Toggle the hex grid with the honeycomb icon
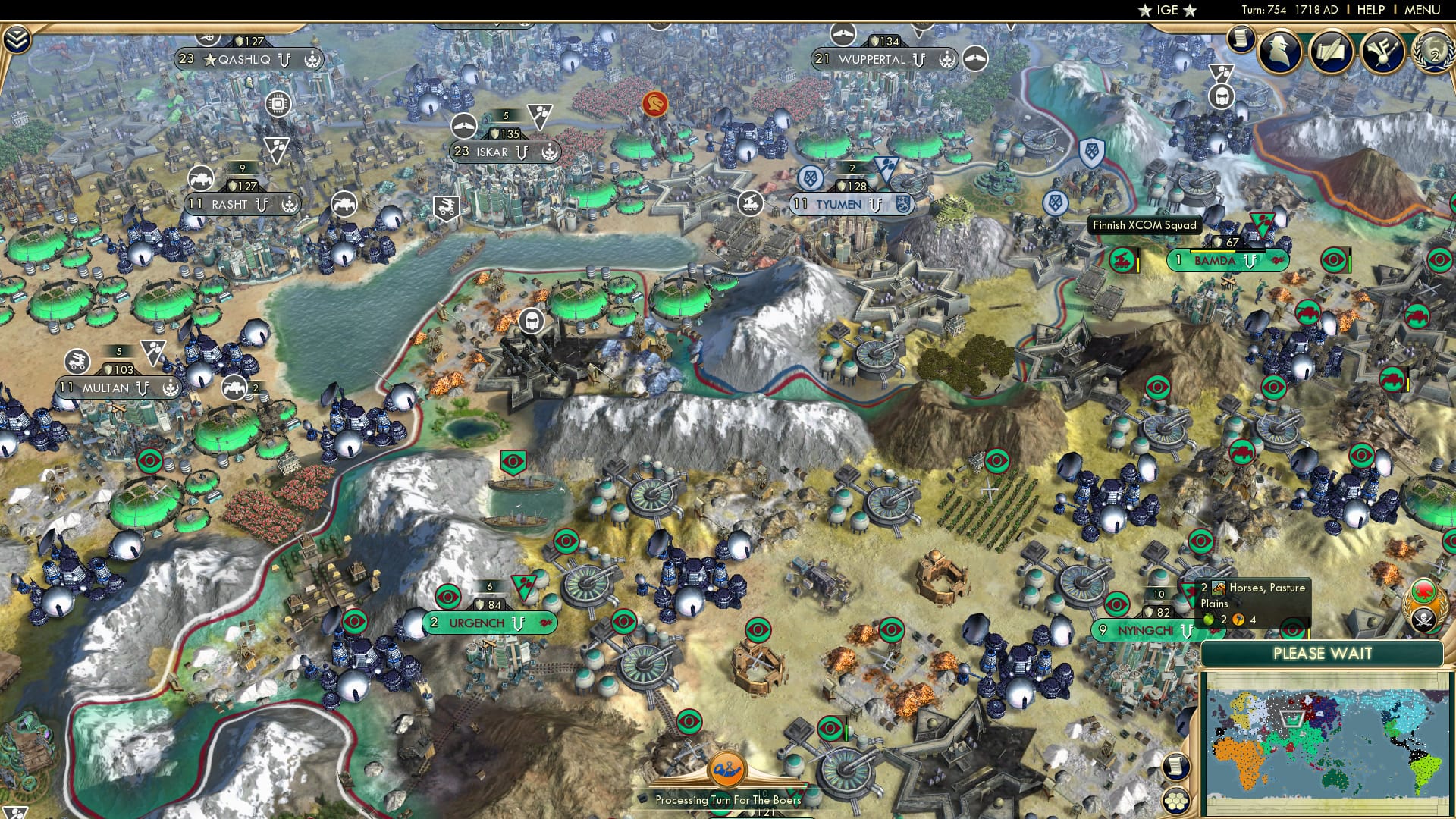 tap(1176, 802)
